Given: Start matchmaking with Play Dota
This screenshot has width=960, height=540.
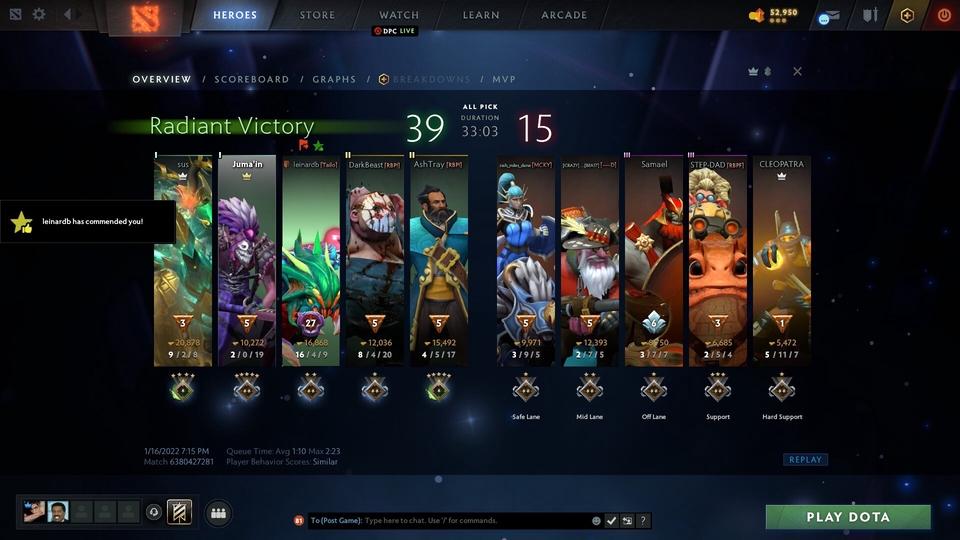Looking at the screenshot, I should [x=848, y=517].
